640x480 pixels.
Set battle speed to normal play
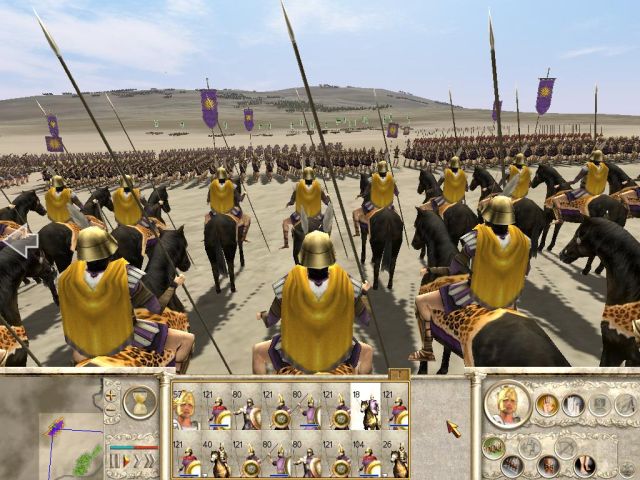click(127, 461)
